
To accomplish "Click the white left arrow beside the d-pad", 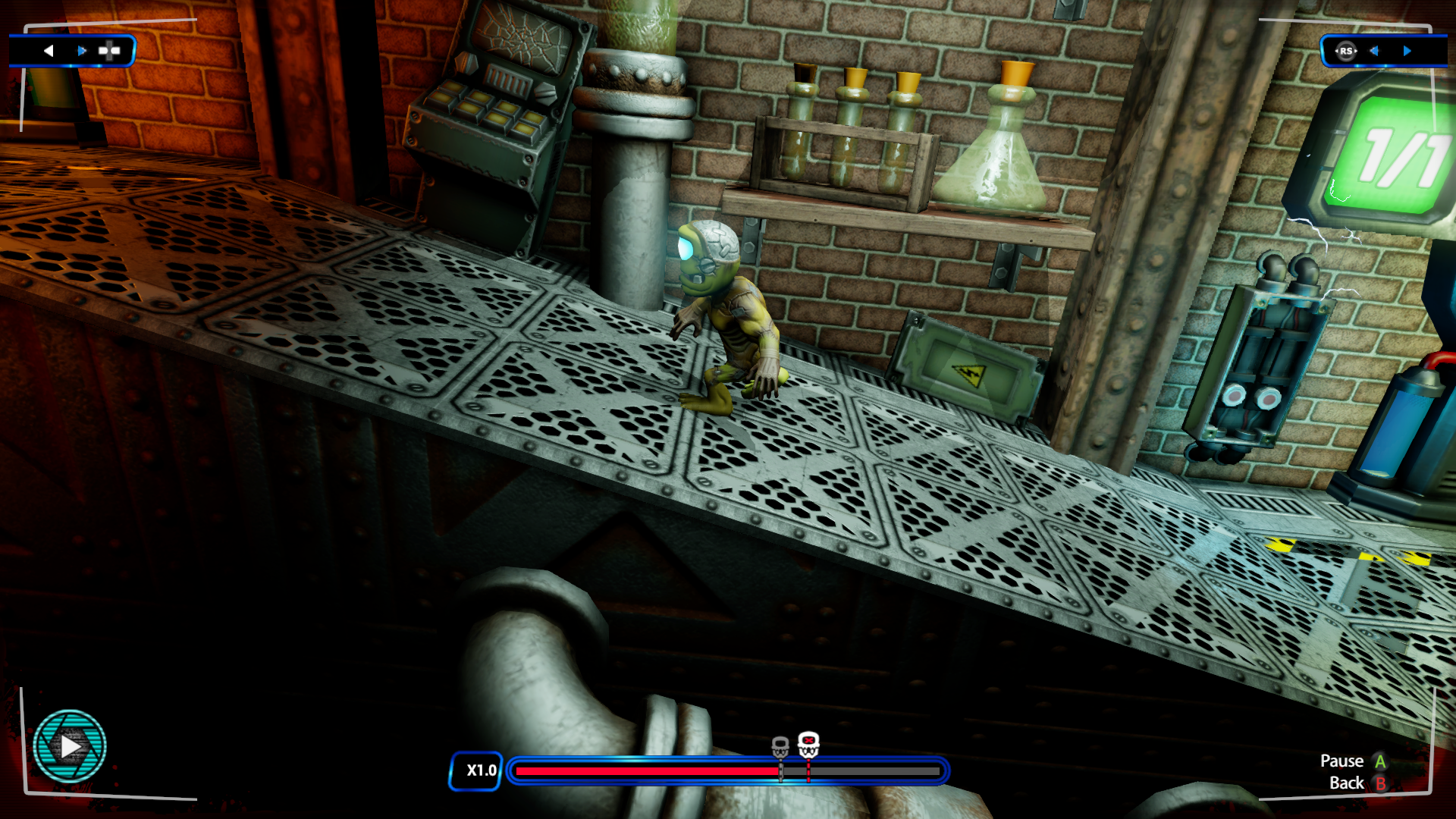I will coord(49,51).
